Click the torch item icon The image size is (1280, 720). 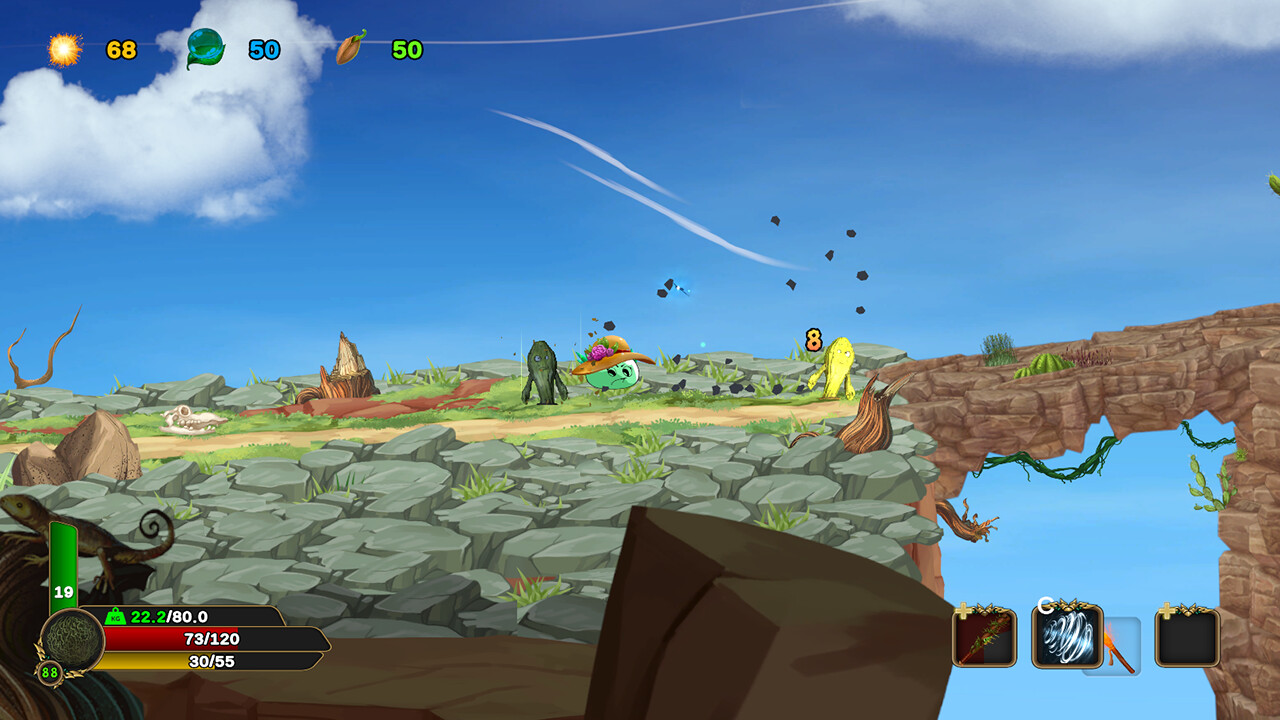coord(1117,650)
